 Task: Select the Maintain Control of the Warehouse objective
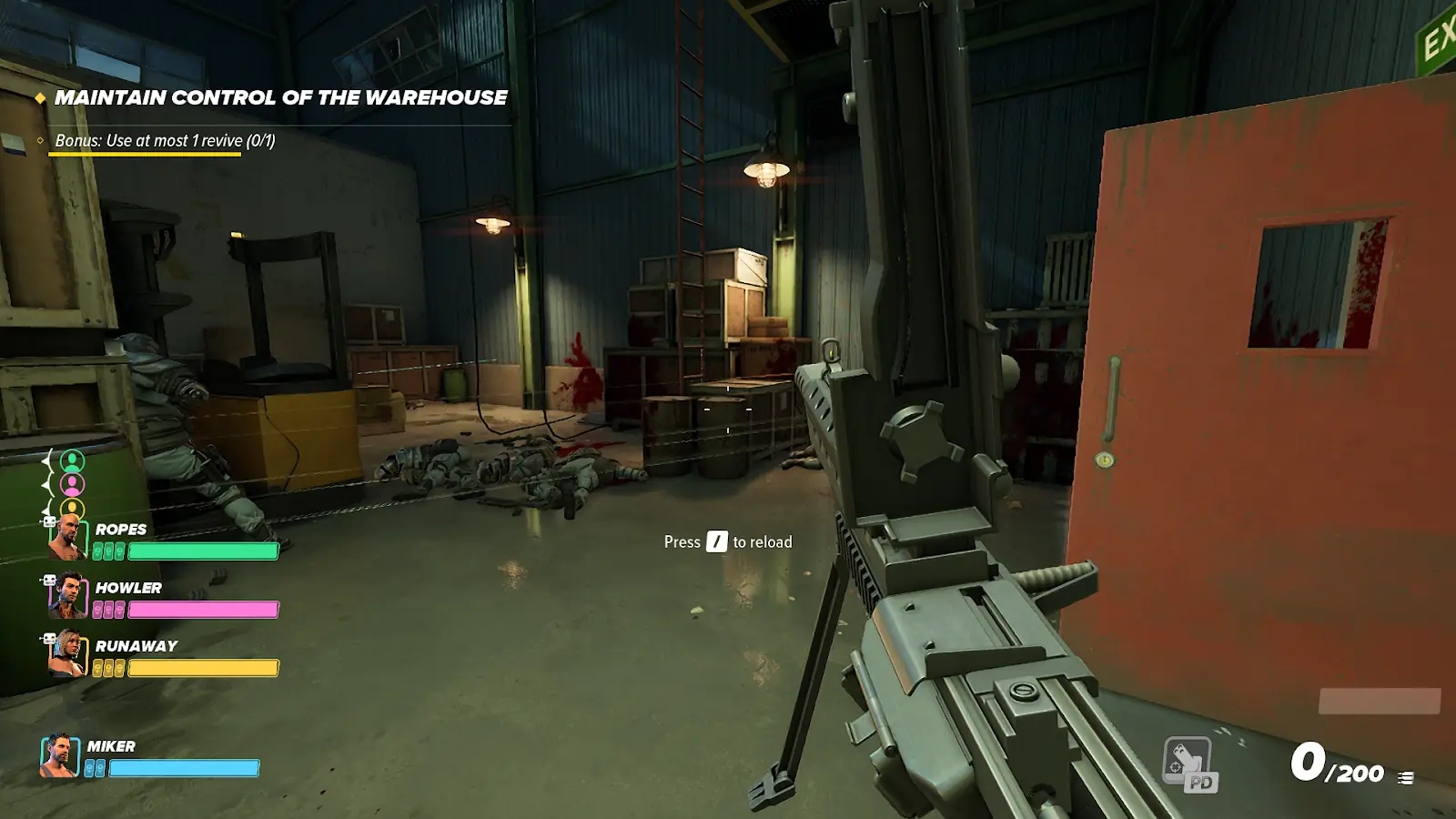pyautogui.click(x=280, y=97)
